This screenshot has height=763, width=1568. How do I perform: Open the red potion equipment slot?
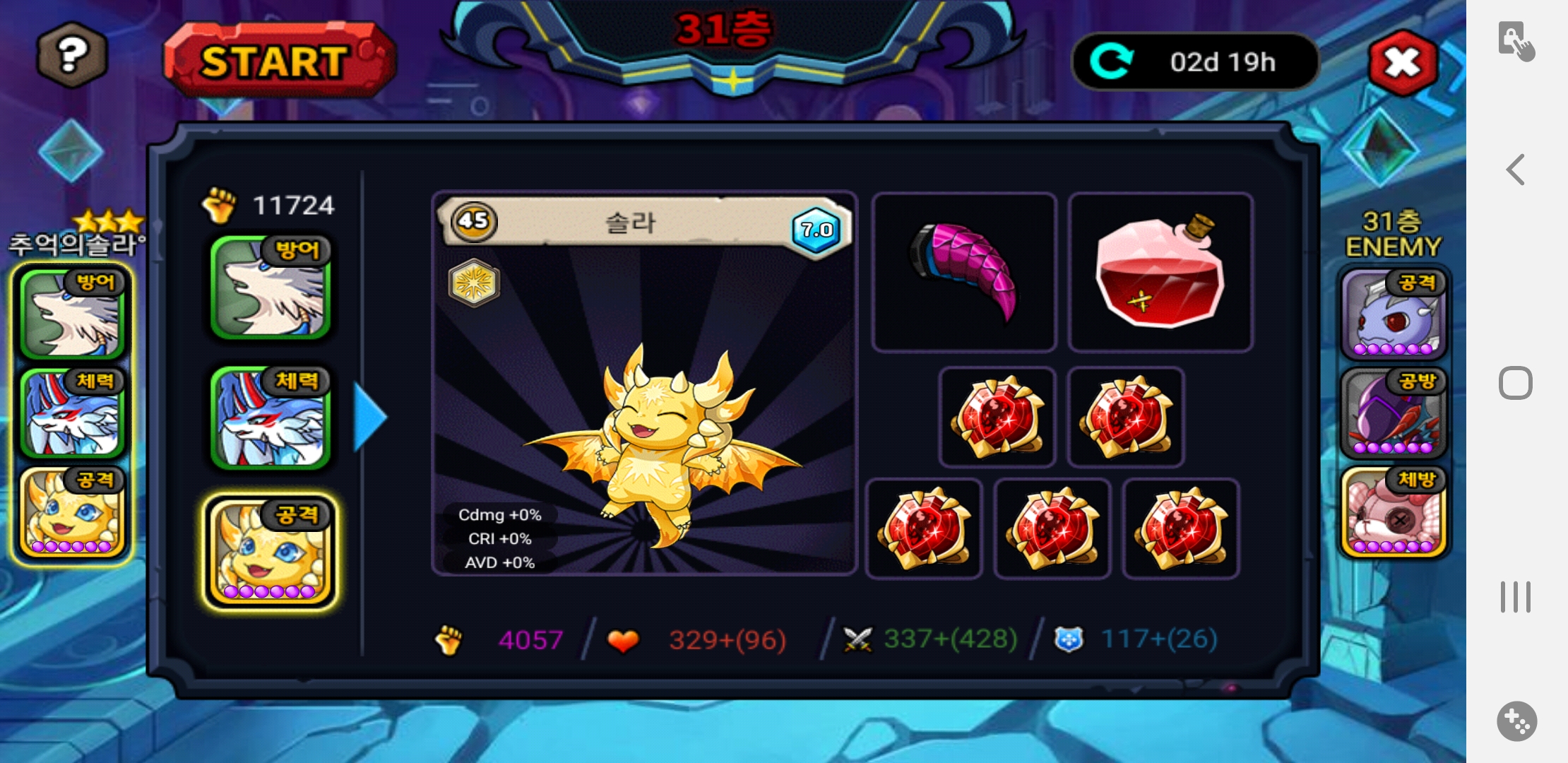coord(1160,272)
